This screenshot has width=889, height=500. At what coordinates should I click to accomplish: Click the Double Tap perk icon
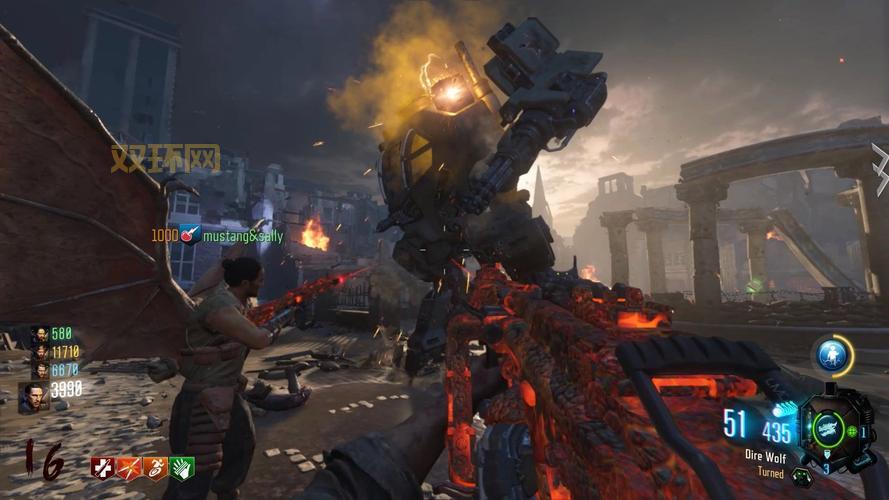tap(129, 468)
